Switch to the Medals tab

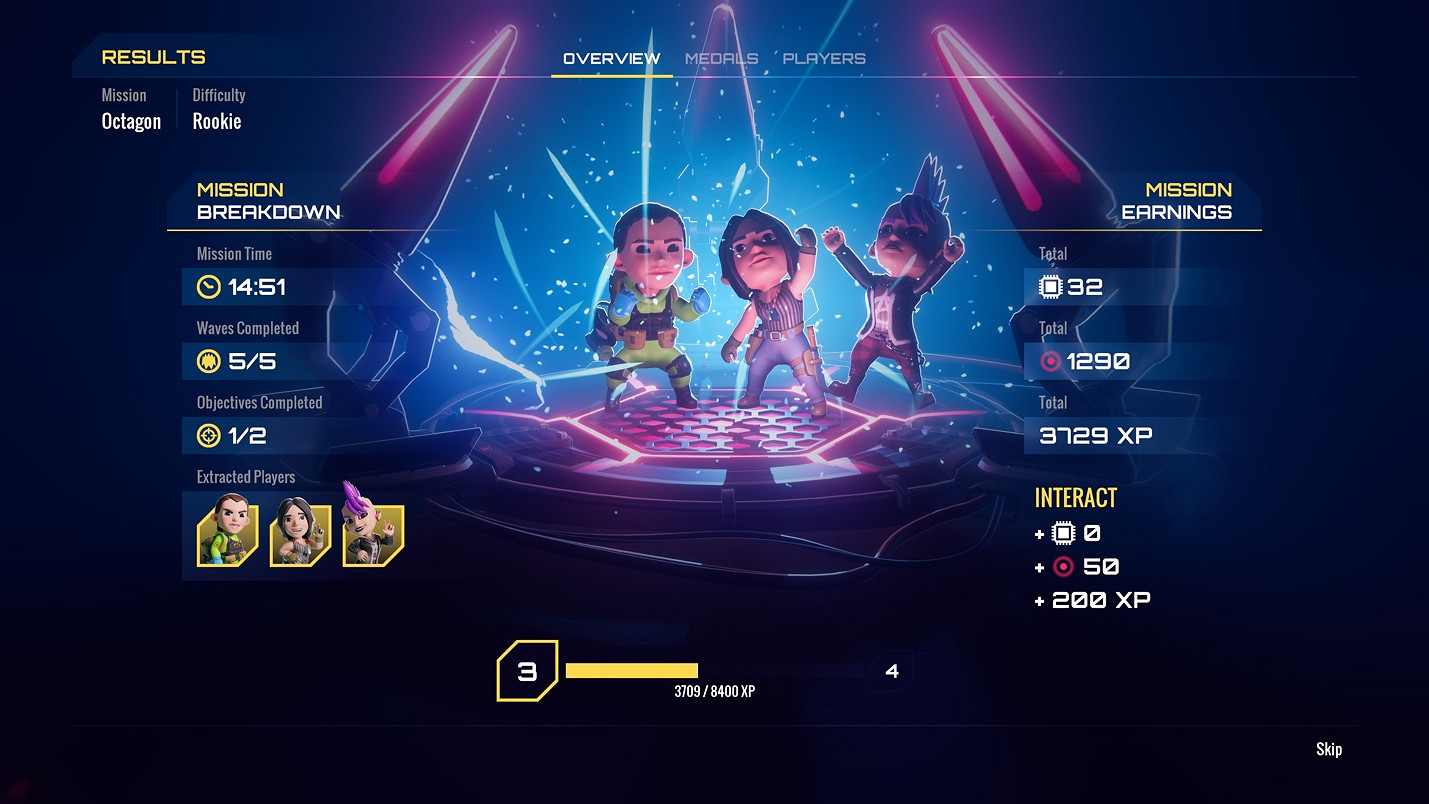click(720, 58)
